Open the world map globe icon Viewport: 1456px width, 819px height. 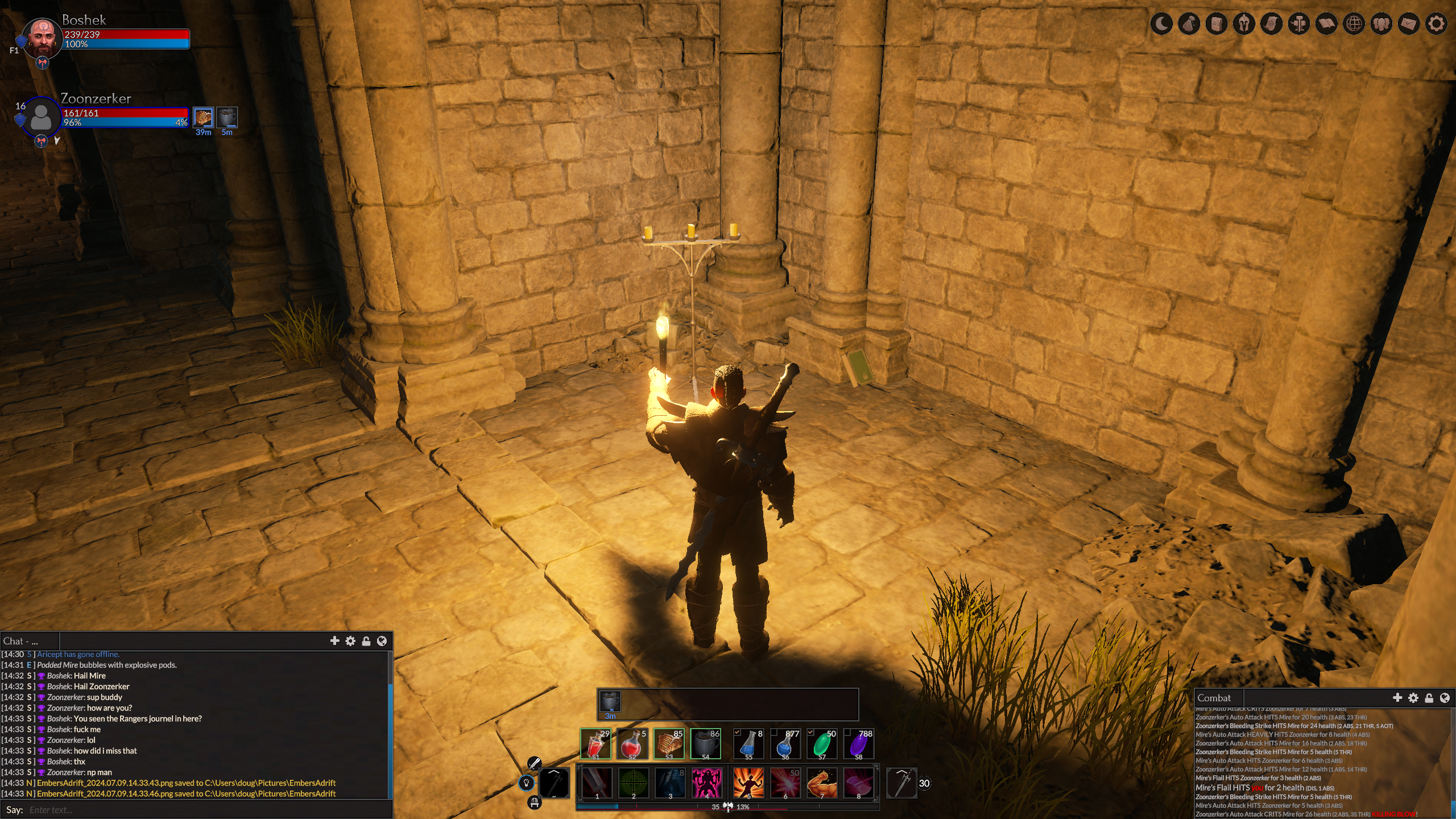[x=1354, y=24]
